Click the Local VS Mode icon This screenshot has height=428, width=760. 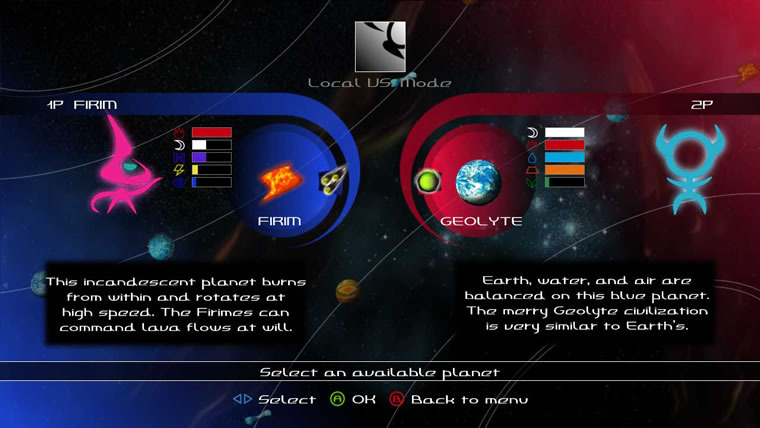click(380, 48)
